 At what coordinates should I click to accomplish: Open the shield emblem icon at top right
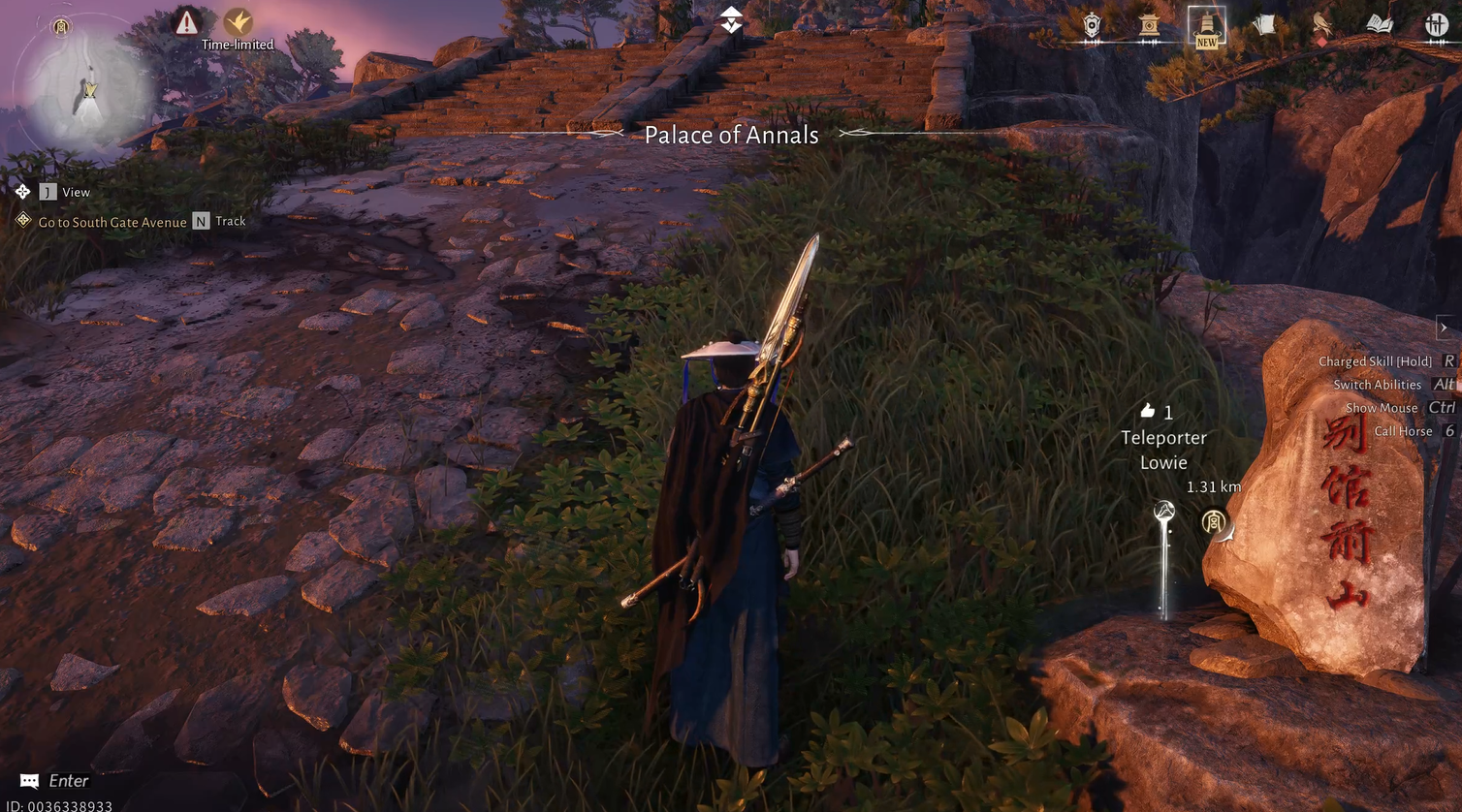1091,26
